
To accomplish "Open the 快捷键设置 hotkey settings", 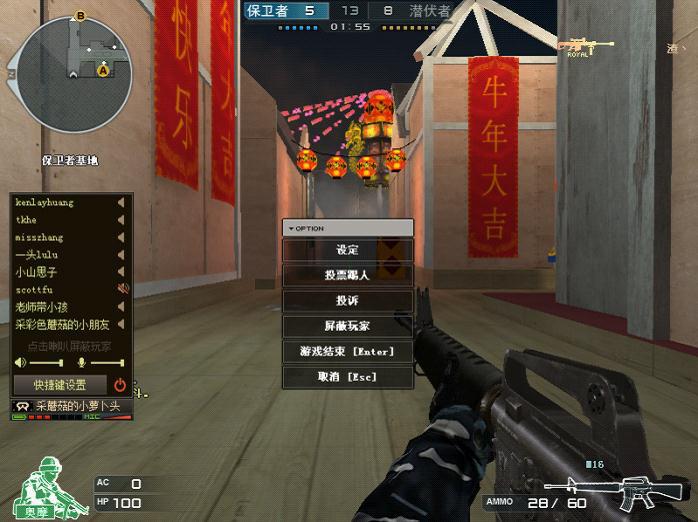I will coord(60,384).
